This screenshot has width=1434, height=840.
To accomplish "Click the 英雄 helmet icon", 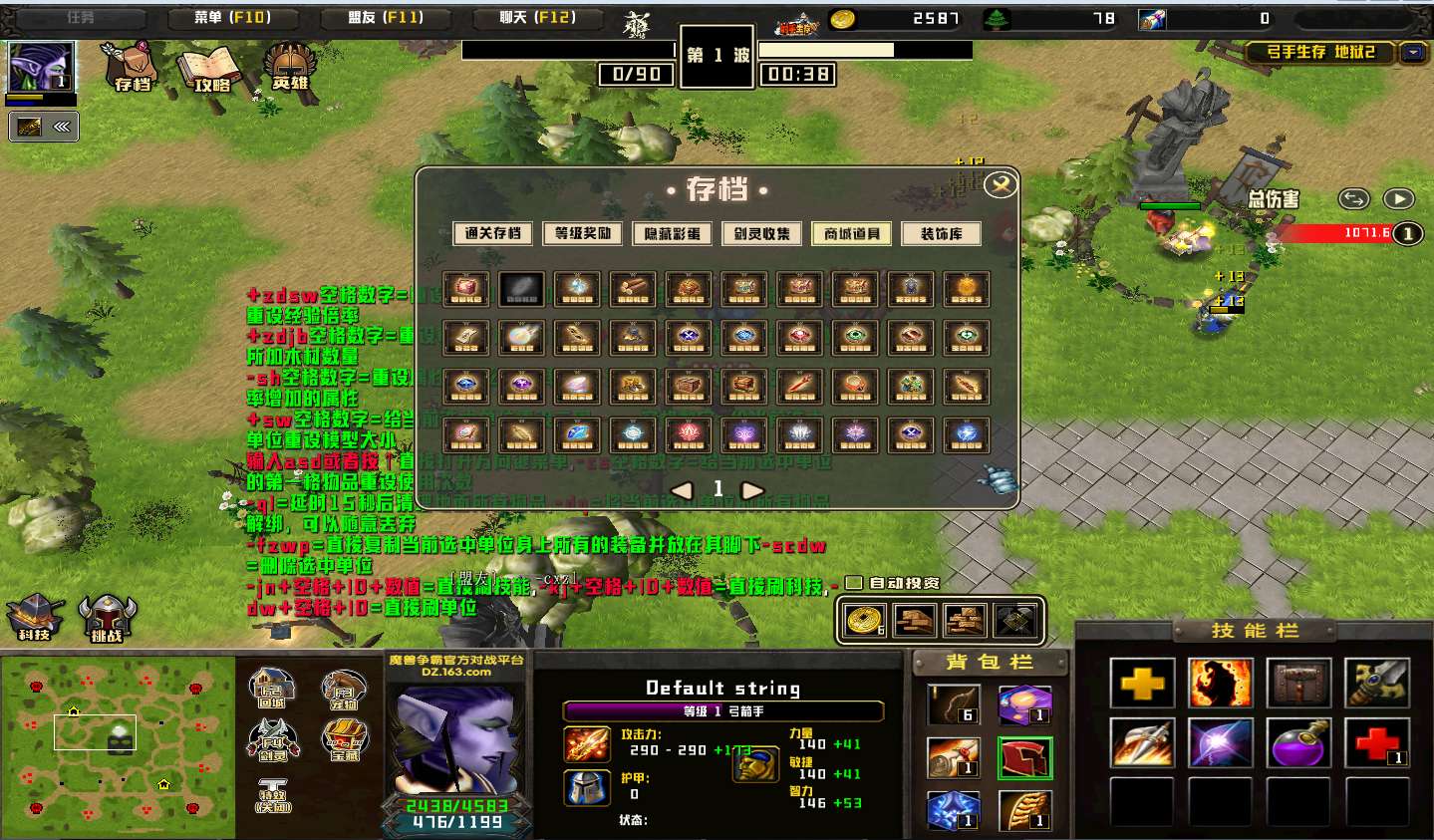I will (290, 66).
